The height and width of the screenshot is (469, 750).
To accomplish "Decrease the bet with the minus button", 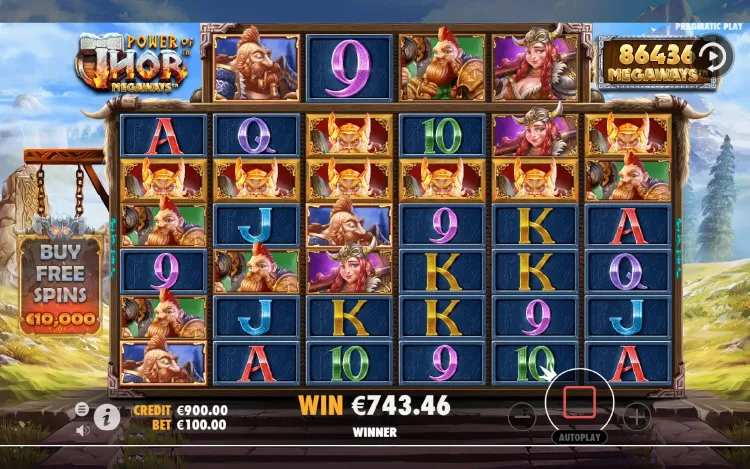I will click(x=522, y=414).
